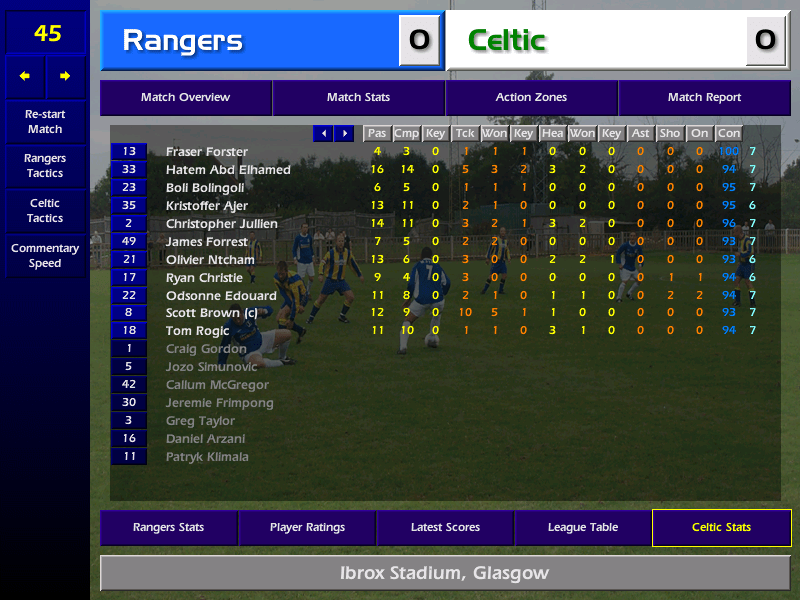Viewport: 800px width, 600px height.
Task: Open Rangers Tactics
Action: (x=45, y=166)
